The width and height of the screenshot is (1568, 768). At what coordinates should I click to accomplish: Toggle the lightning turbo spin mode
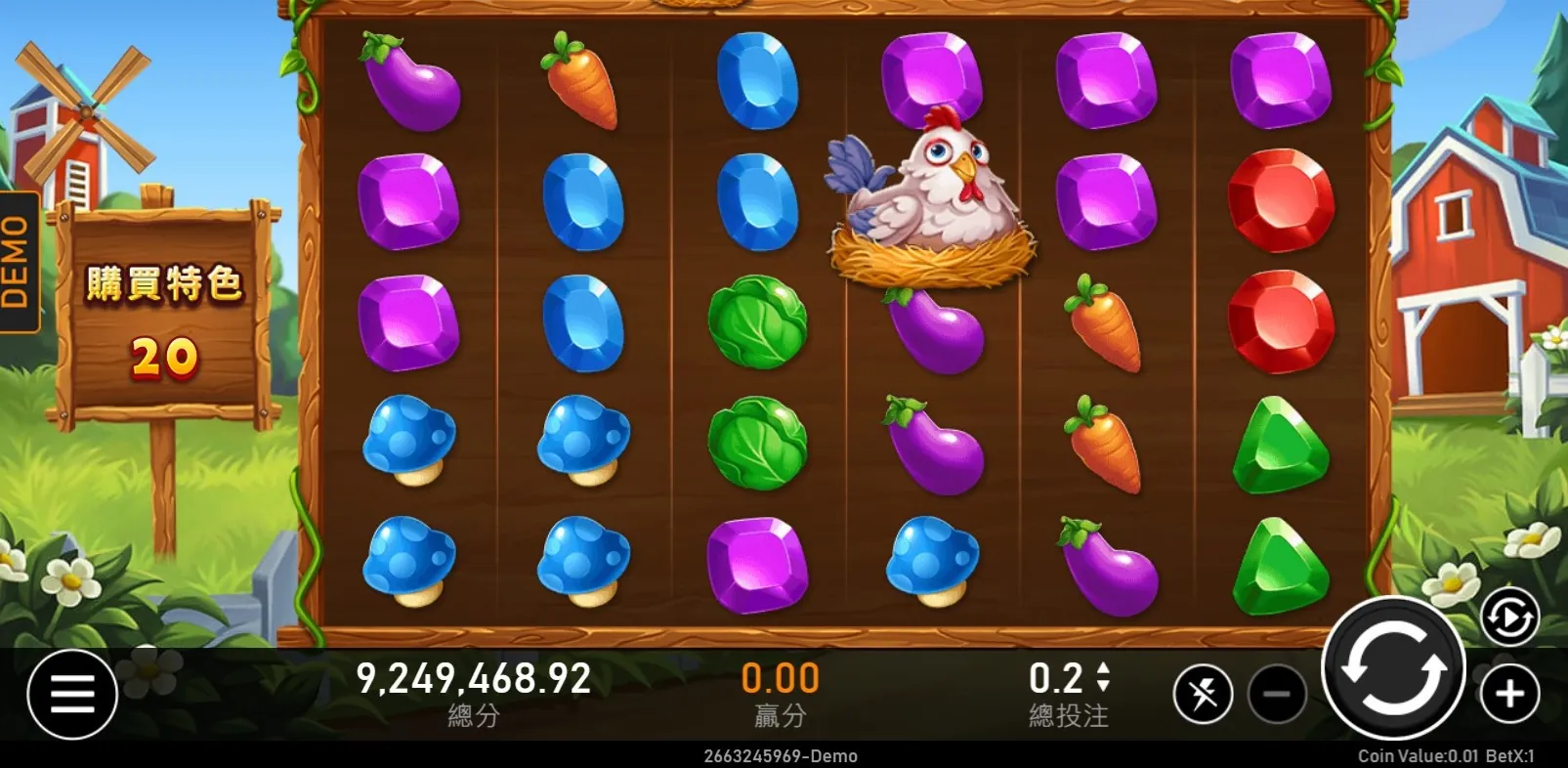pos(1203,694)
